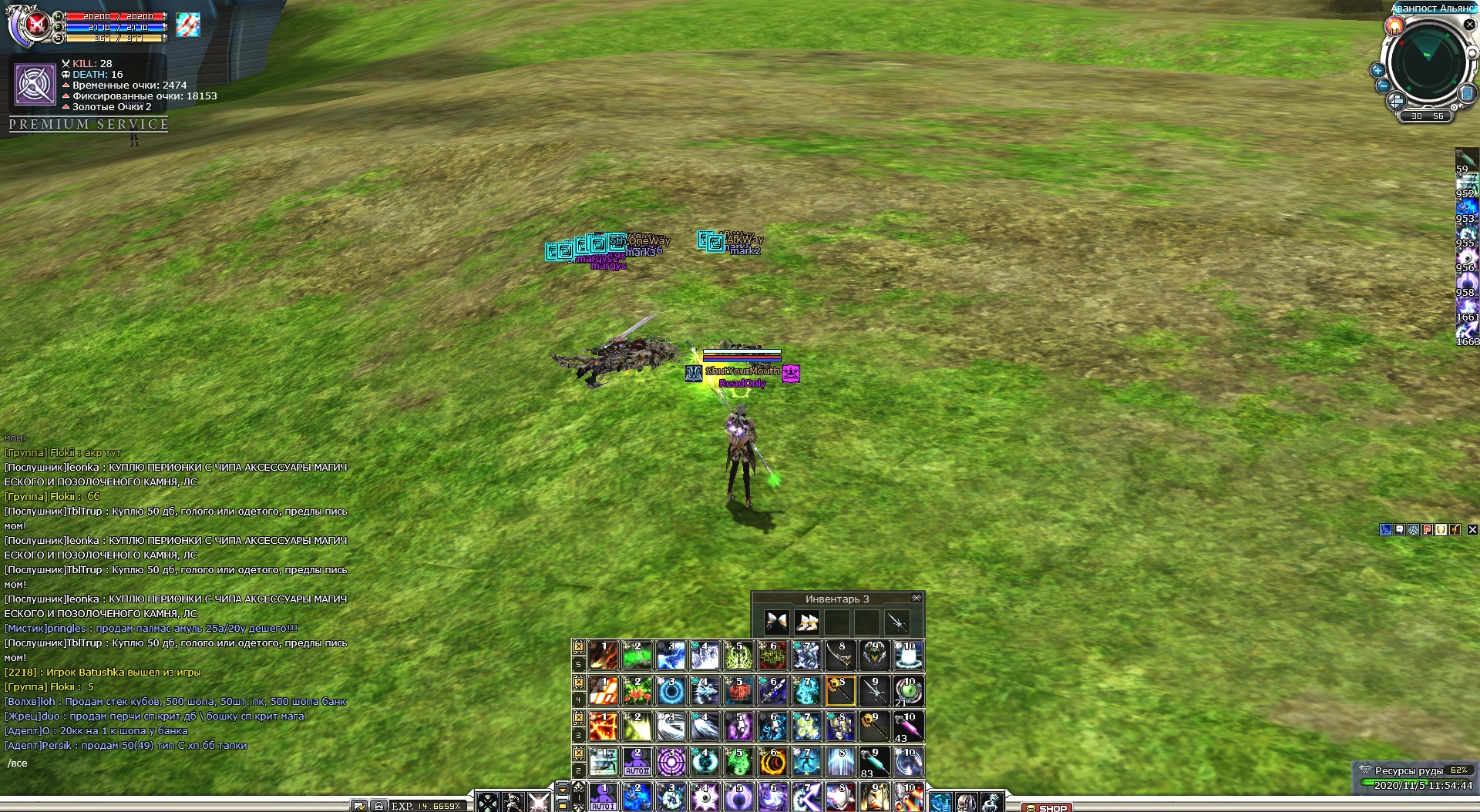Open the SHOP button
This screenshot has width=1480, height=812.
pyautogui.click(x=1046, y=807)
